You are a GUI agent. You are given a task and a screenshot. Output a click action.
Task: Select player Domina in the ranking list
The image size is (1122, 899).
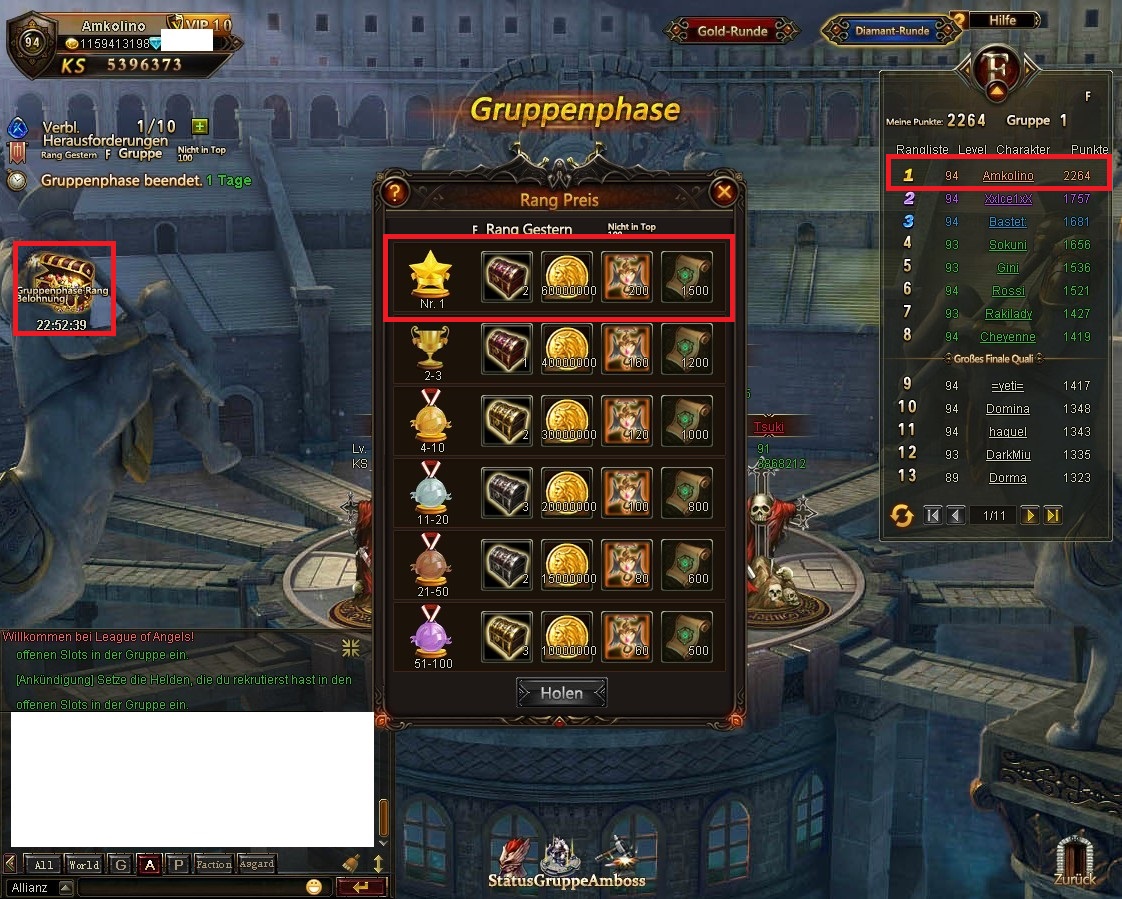click(x=1007, y=408)
